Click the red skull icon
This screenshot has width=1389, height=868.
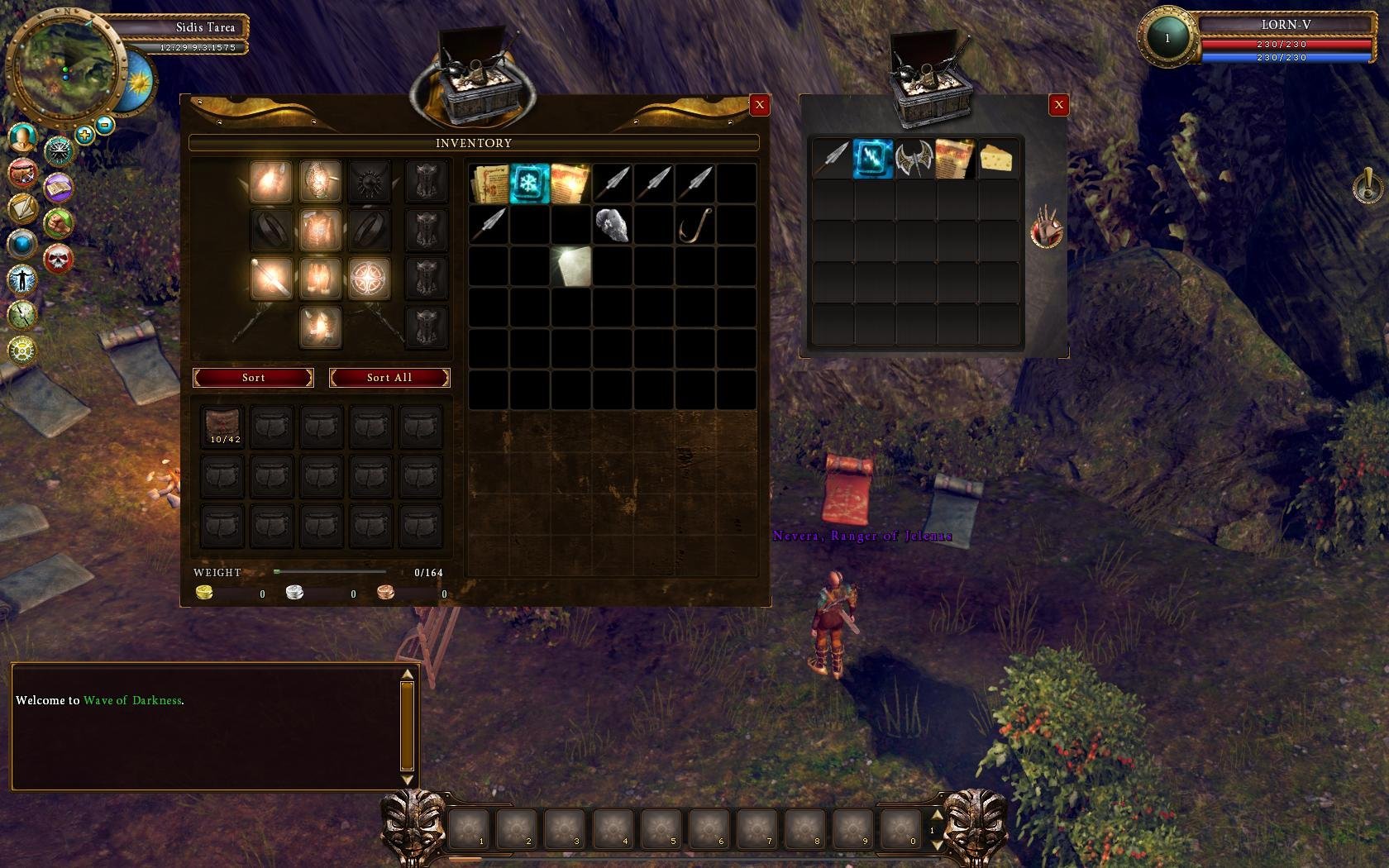pos(58,260)
